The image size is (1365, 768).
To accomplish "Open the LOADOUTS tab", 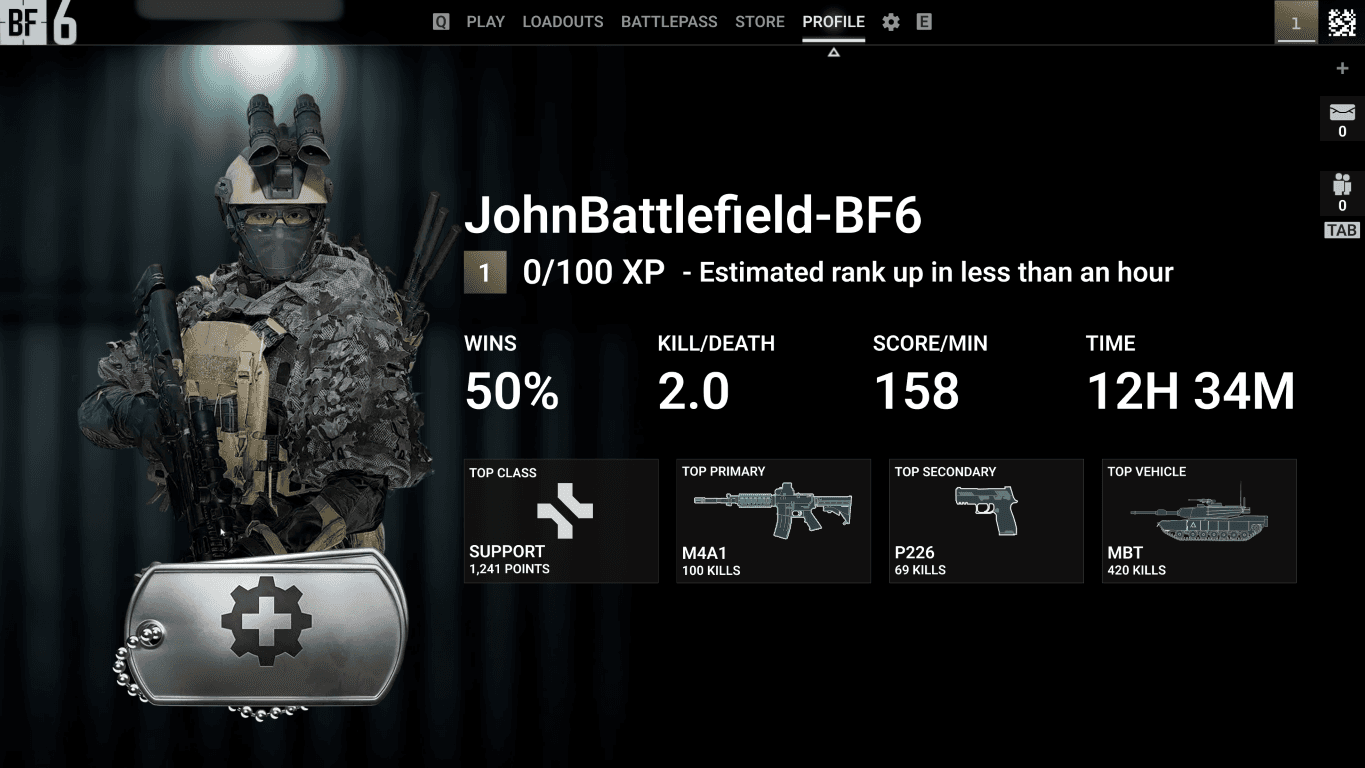I will pos(562,22).
